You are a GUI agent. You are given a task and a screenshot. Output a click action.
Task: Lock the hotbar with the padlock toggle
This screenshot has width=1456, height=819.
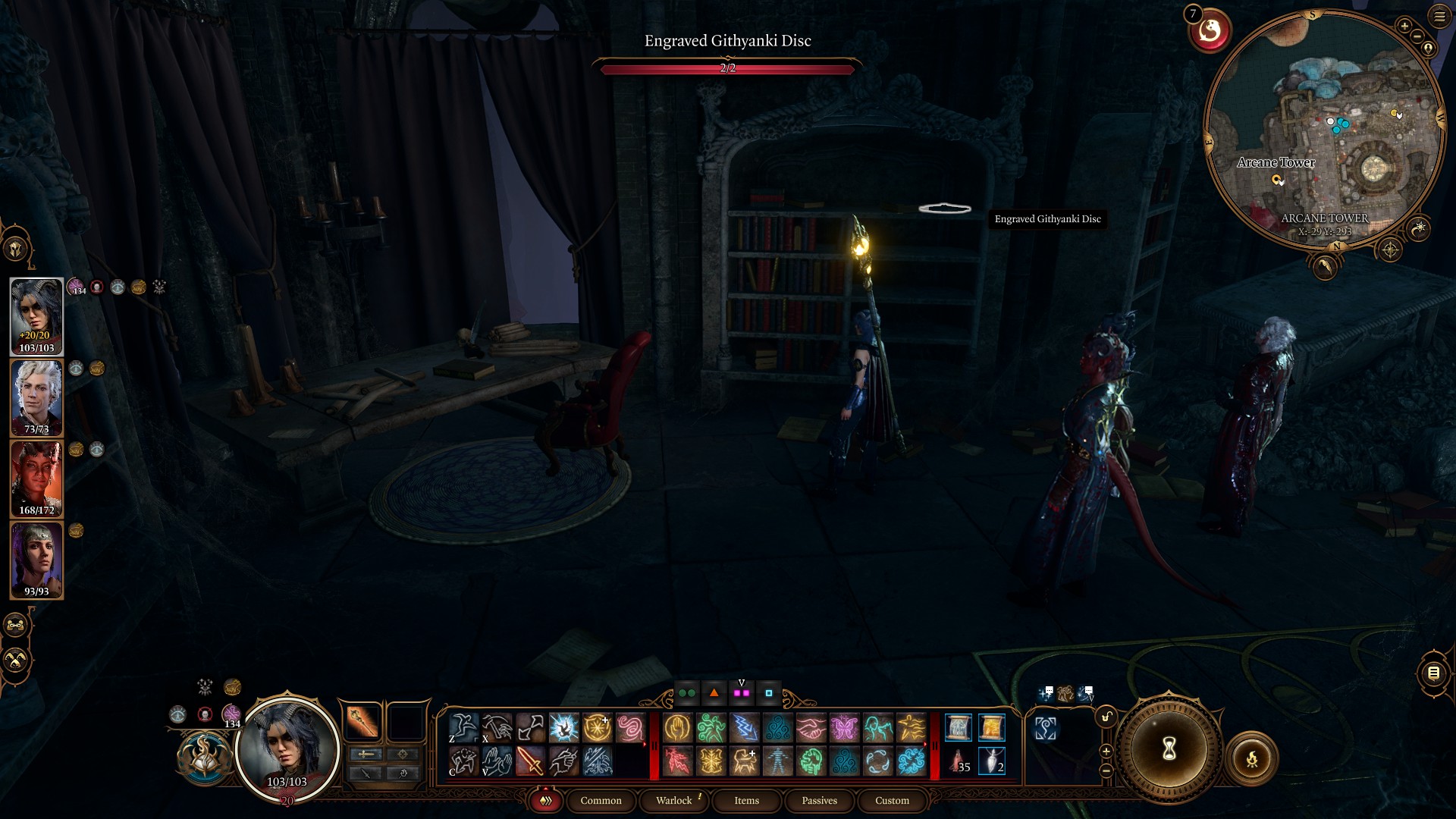point(1106,717)
